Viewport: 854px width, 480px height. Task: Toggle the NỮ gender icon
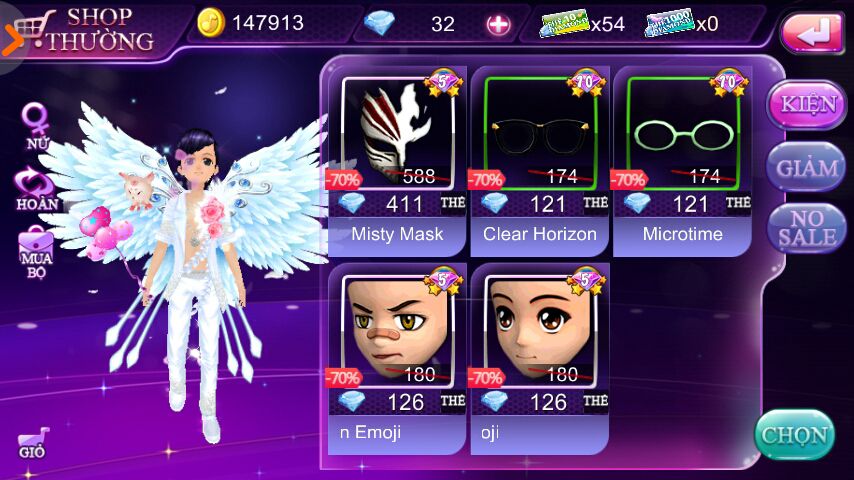click(37, 126)
